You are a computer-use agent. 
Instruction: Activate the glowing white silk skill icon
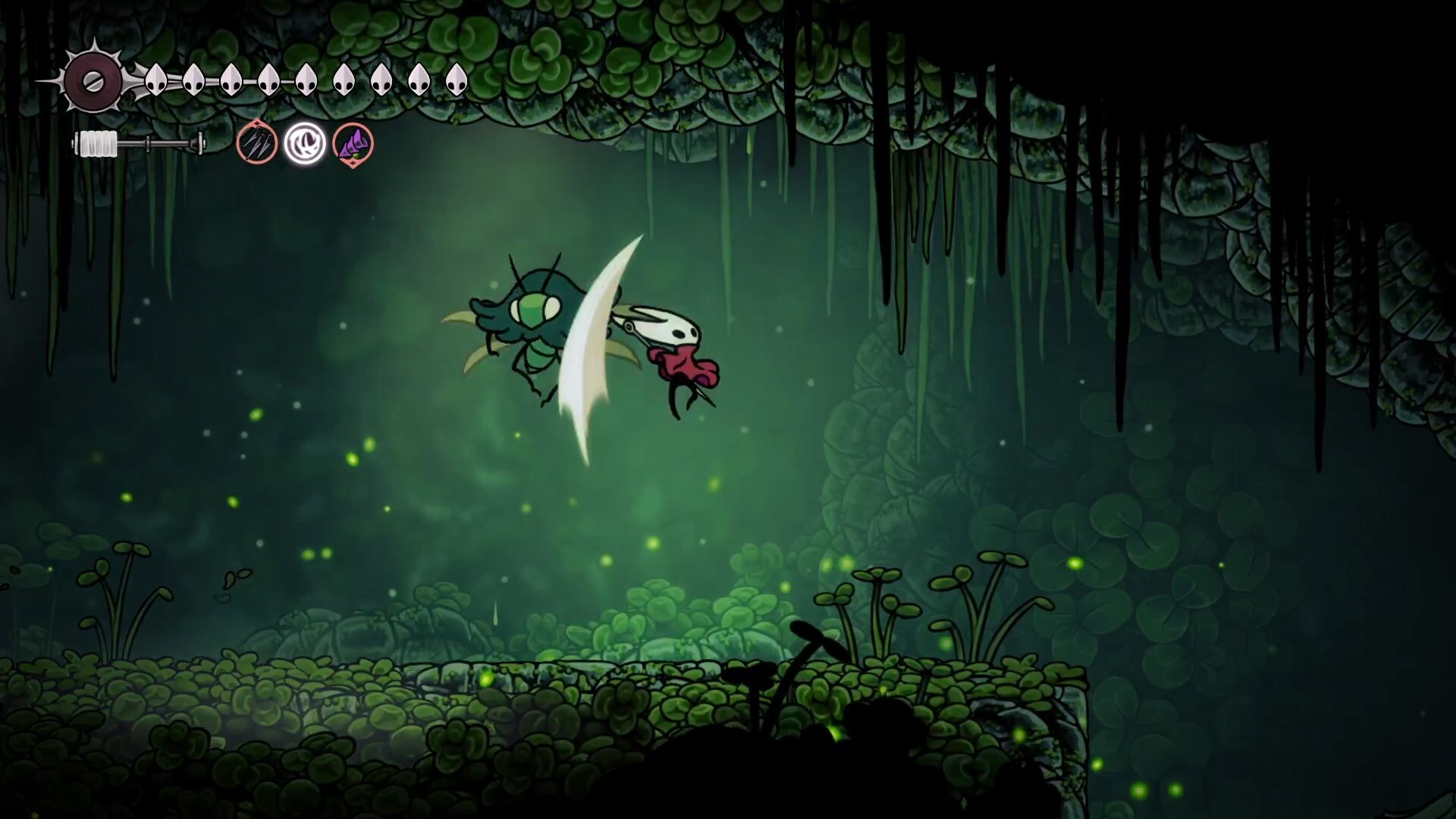coord(305,143)
